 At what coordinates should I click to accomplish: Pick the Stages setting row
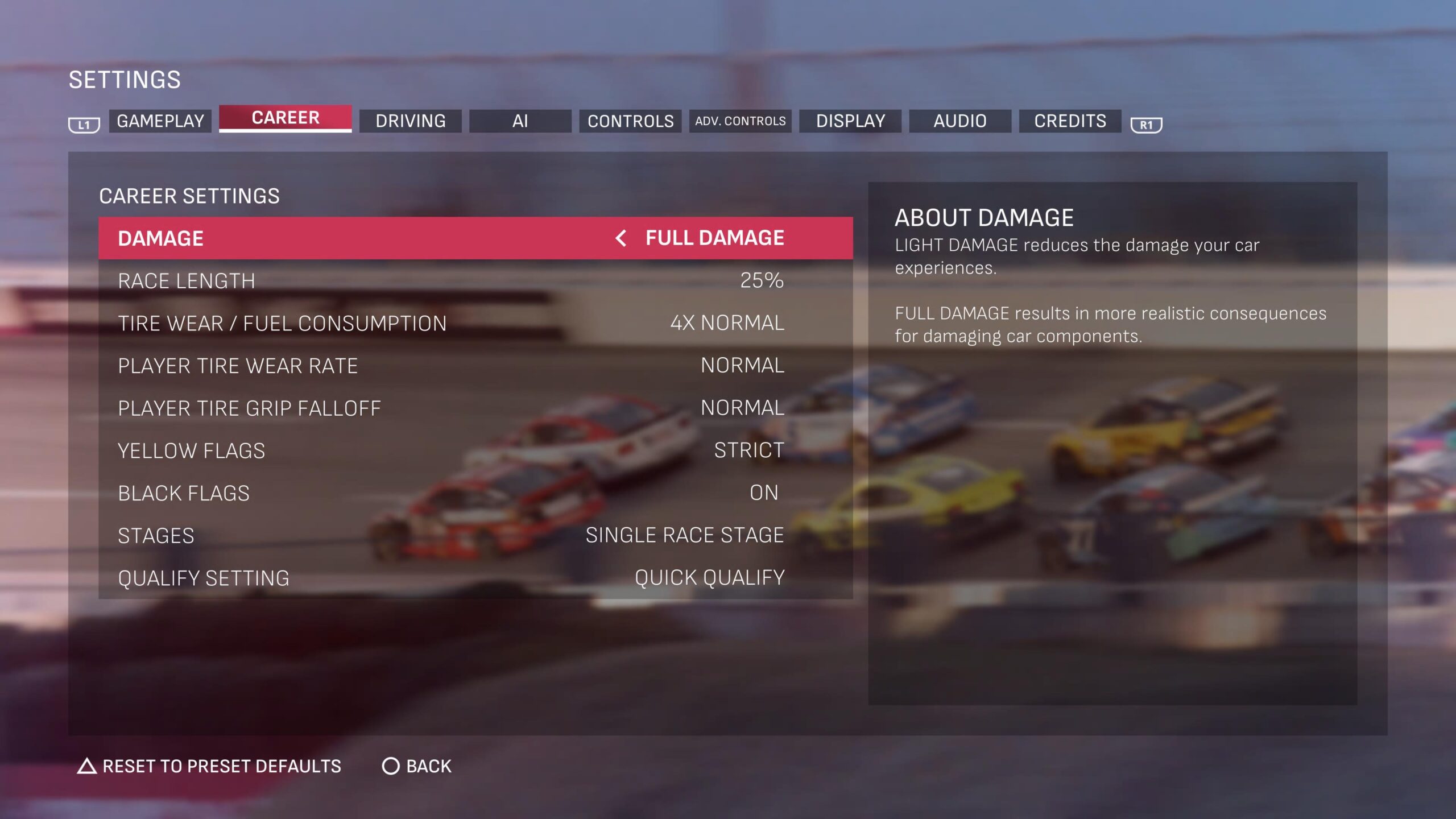click(x=475, y=535)
